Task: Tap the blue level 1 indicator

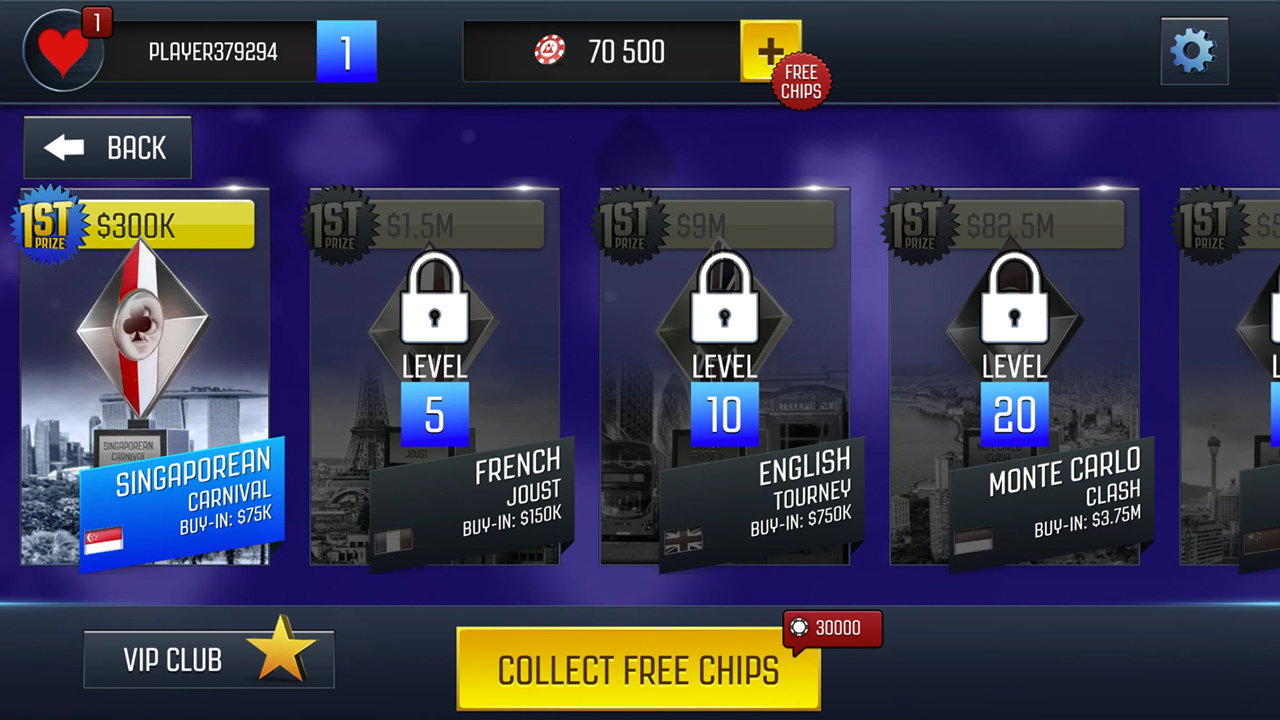Action: pos(347,50)
